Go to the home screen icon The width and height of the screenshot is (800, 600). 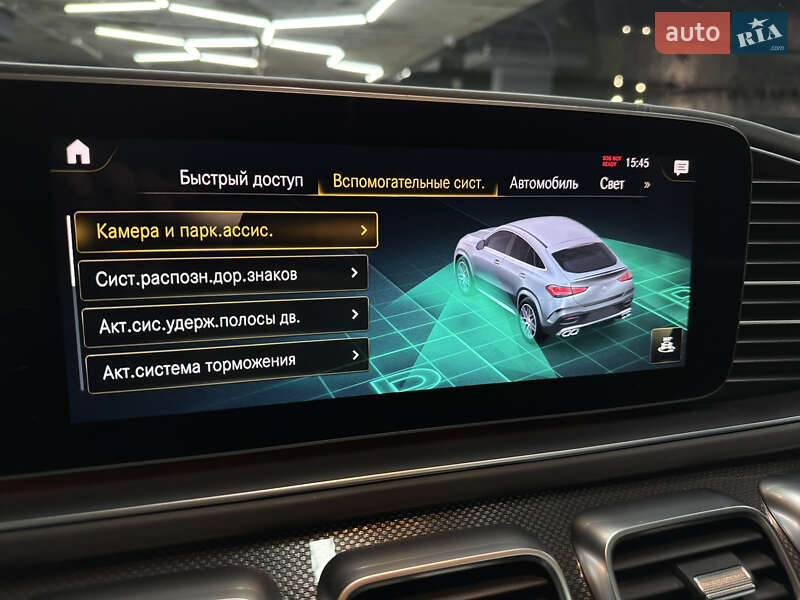point(78,151)
